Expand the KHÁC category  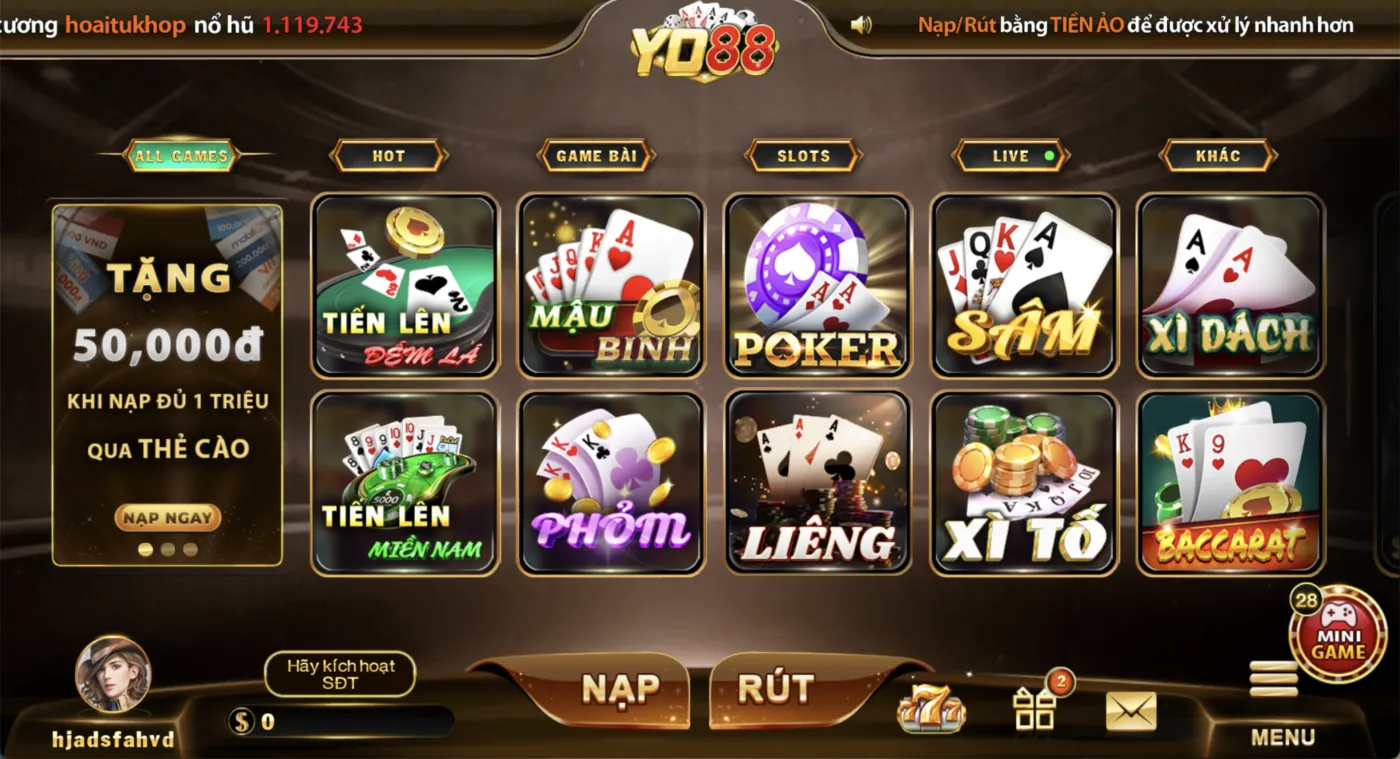(1216, 155)
